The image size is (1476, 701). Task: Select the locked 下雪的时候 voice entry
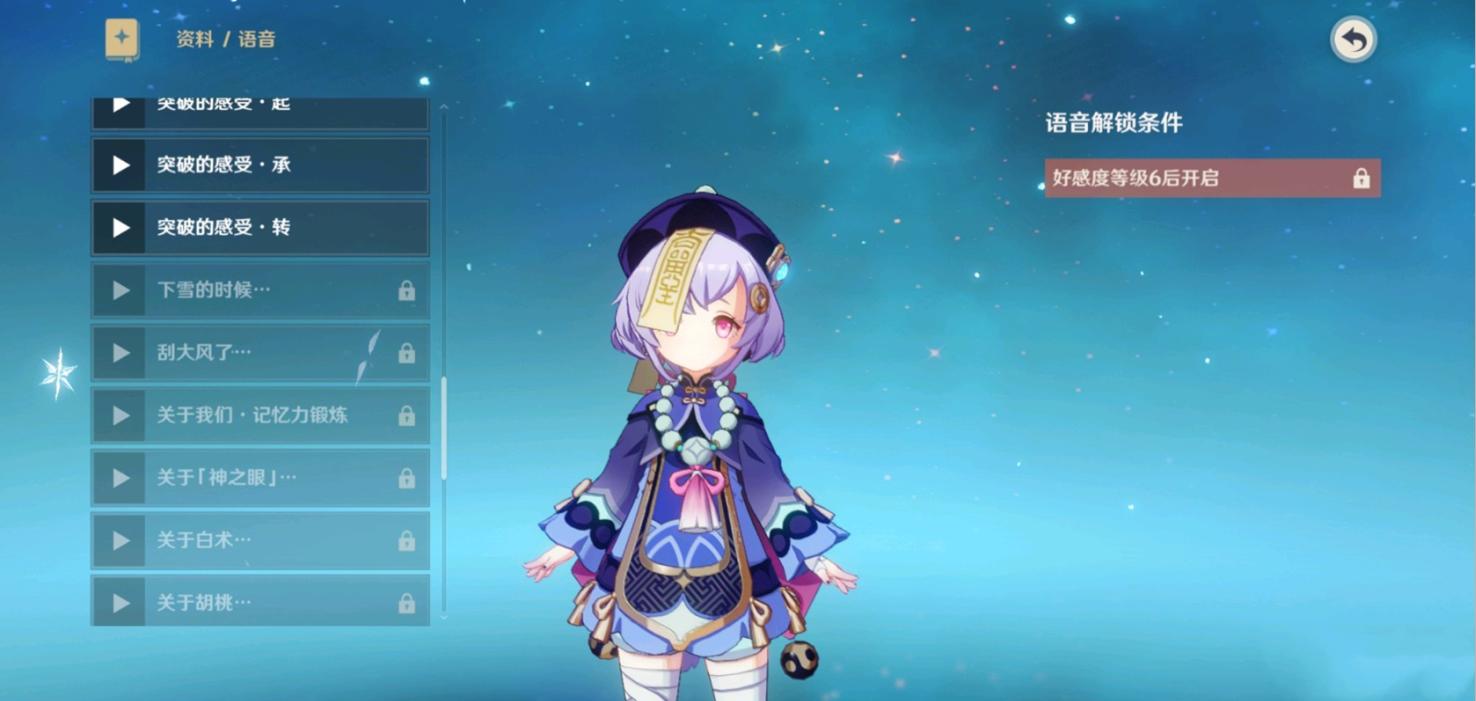pyautogui.click(x=260, y=290)
